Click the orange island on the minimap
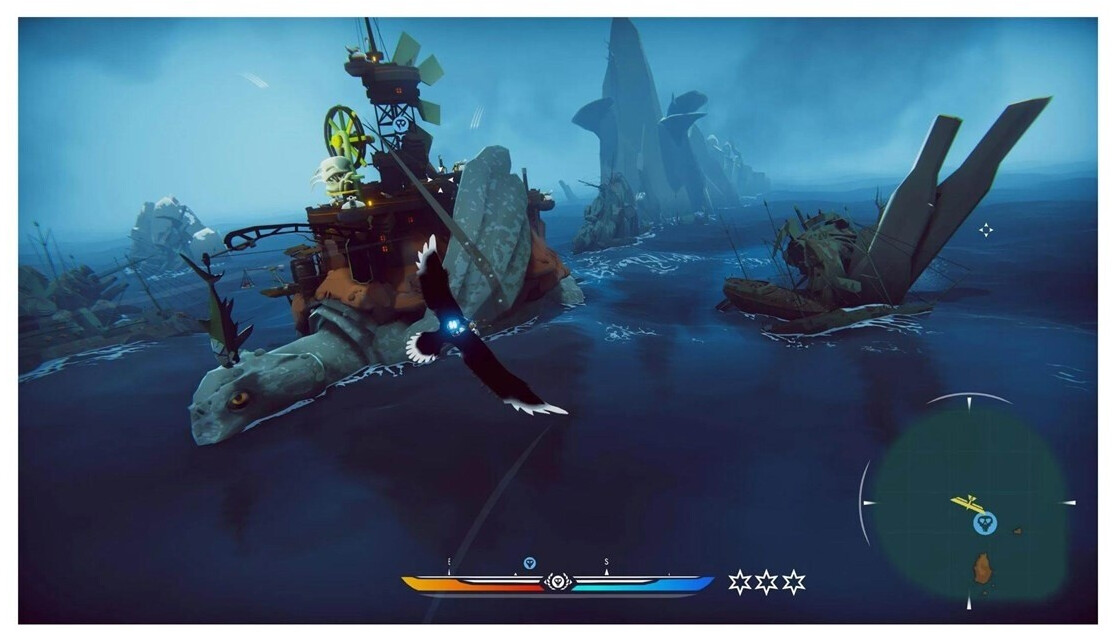The height and width of the screenshot is (632, 1112). point(983,568)
